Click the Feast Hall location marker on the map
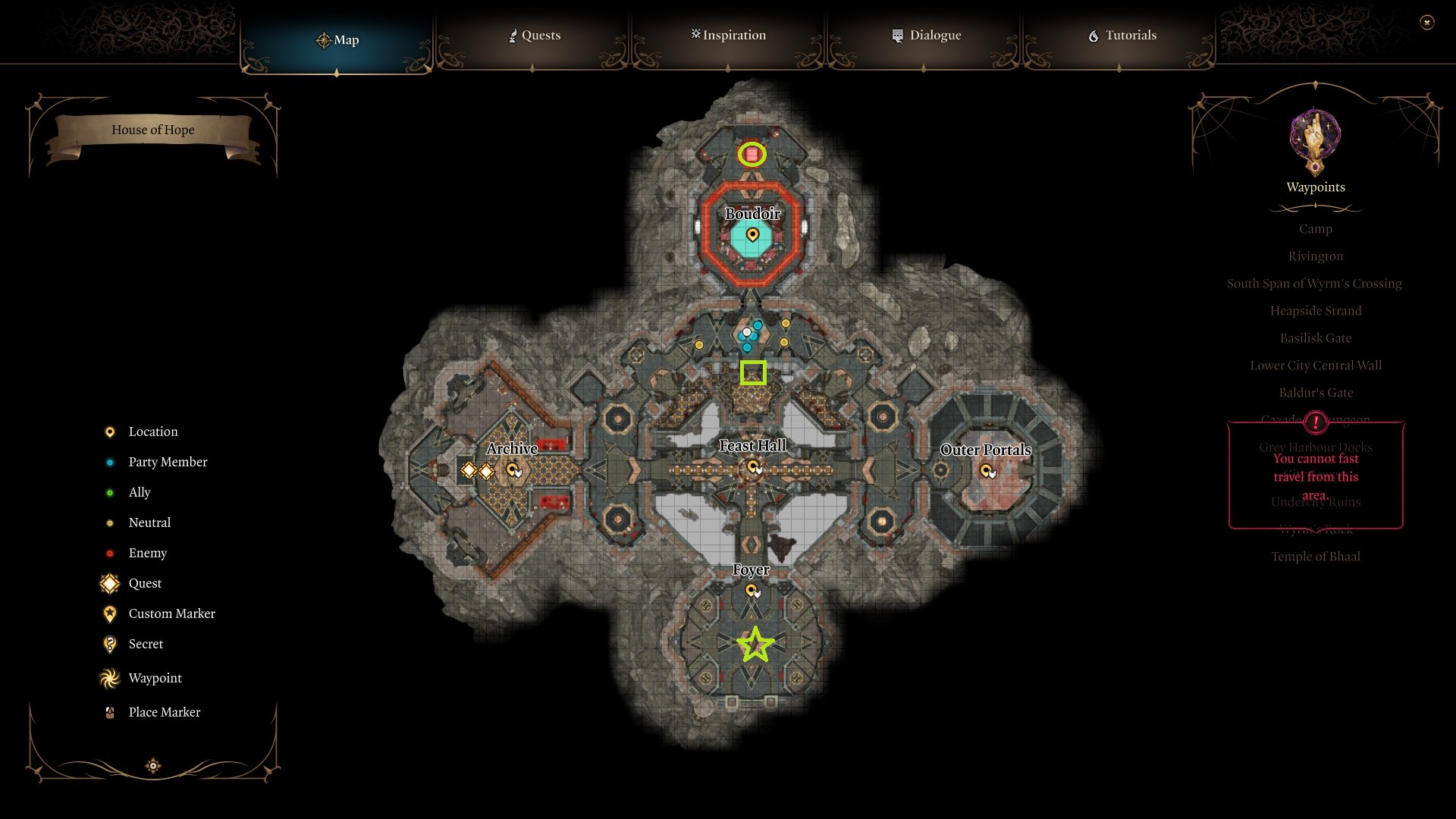Viewport: 1456px width, 819px height. click(754, 468)
